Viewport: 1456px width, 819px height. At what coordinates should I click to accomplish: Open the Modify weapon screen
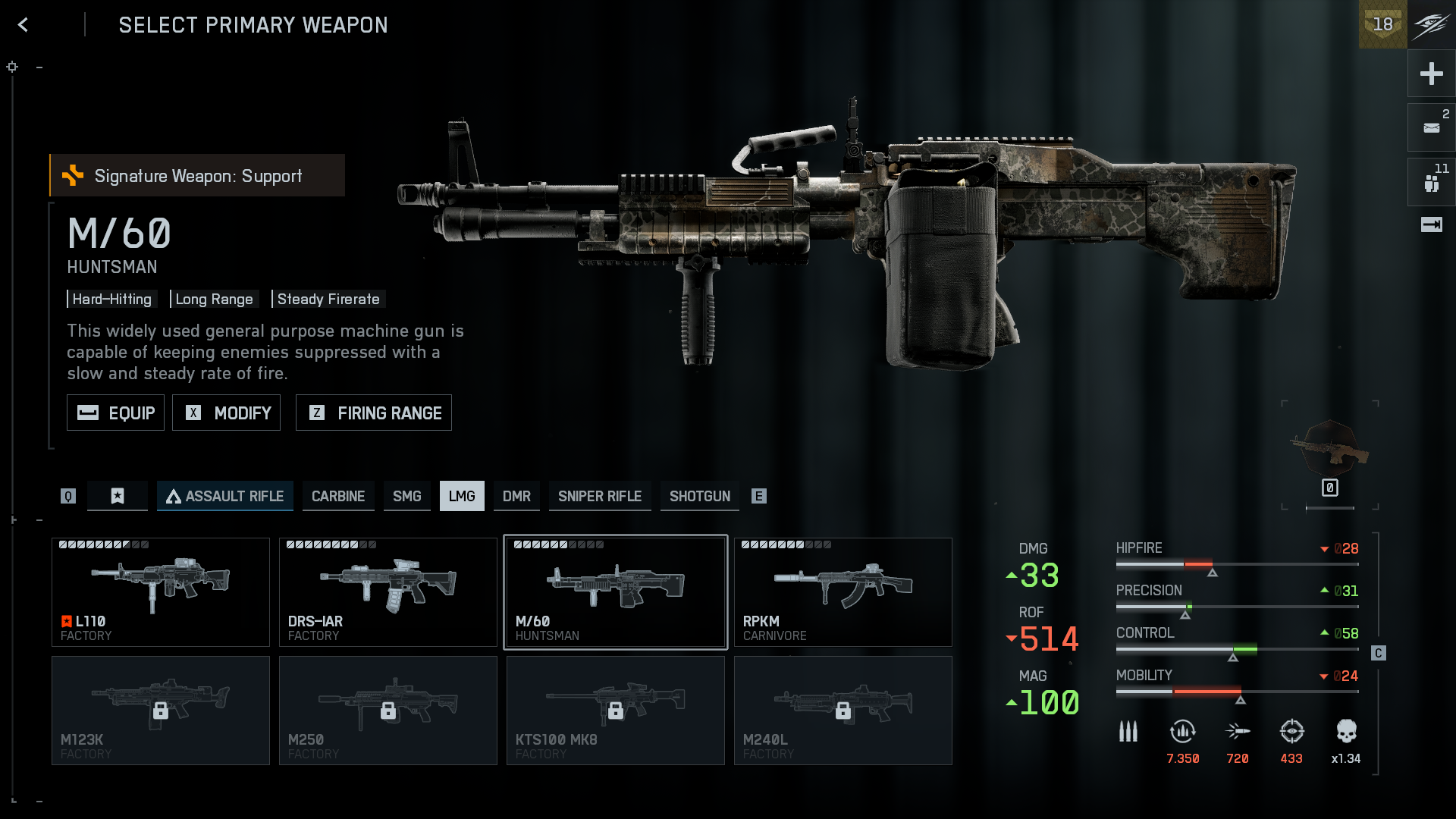click(226, 413)
